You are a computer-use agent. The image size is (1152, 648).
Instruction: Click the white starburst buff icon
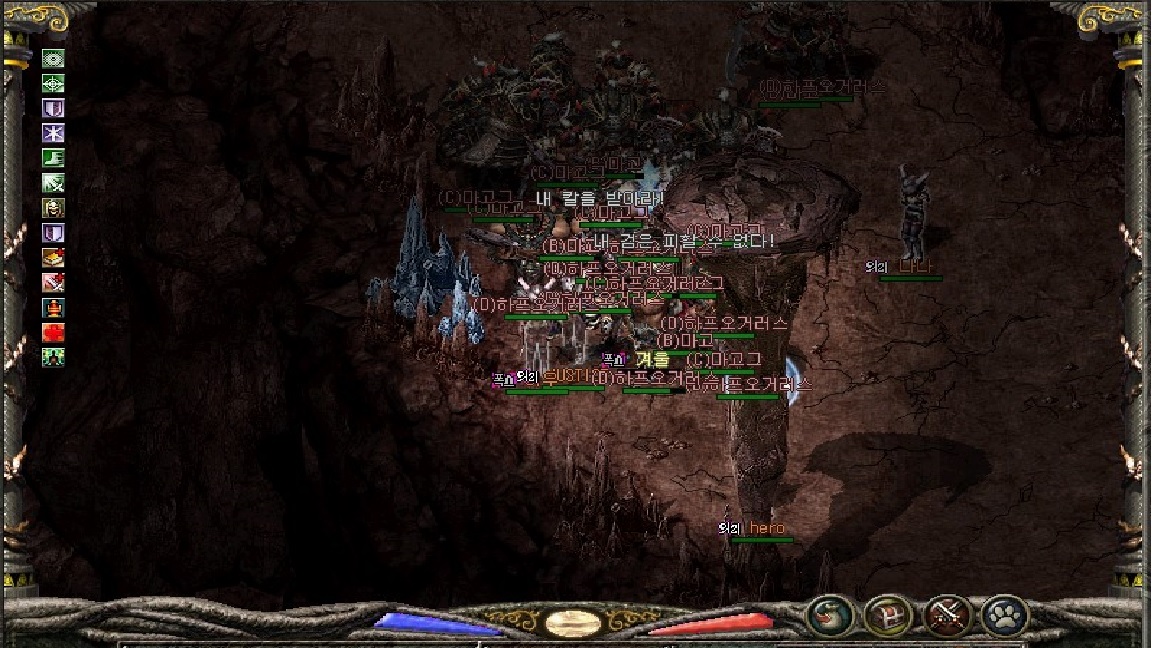(x=53, y=133)
